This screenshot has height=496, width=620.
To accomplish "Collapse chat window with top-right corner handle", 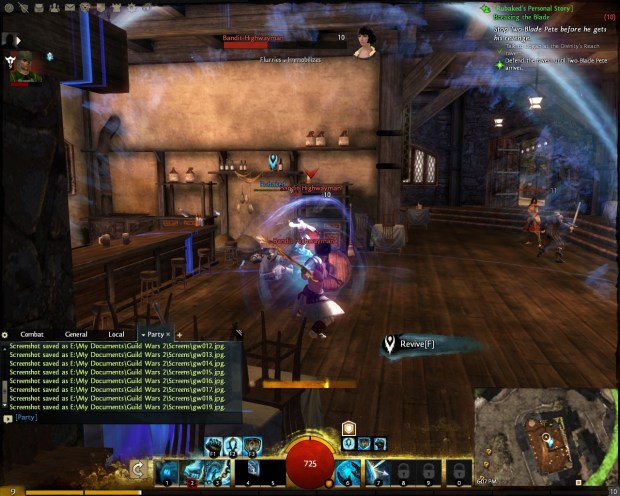I will [237, 333].
